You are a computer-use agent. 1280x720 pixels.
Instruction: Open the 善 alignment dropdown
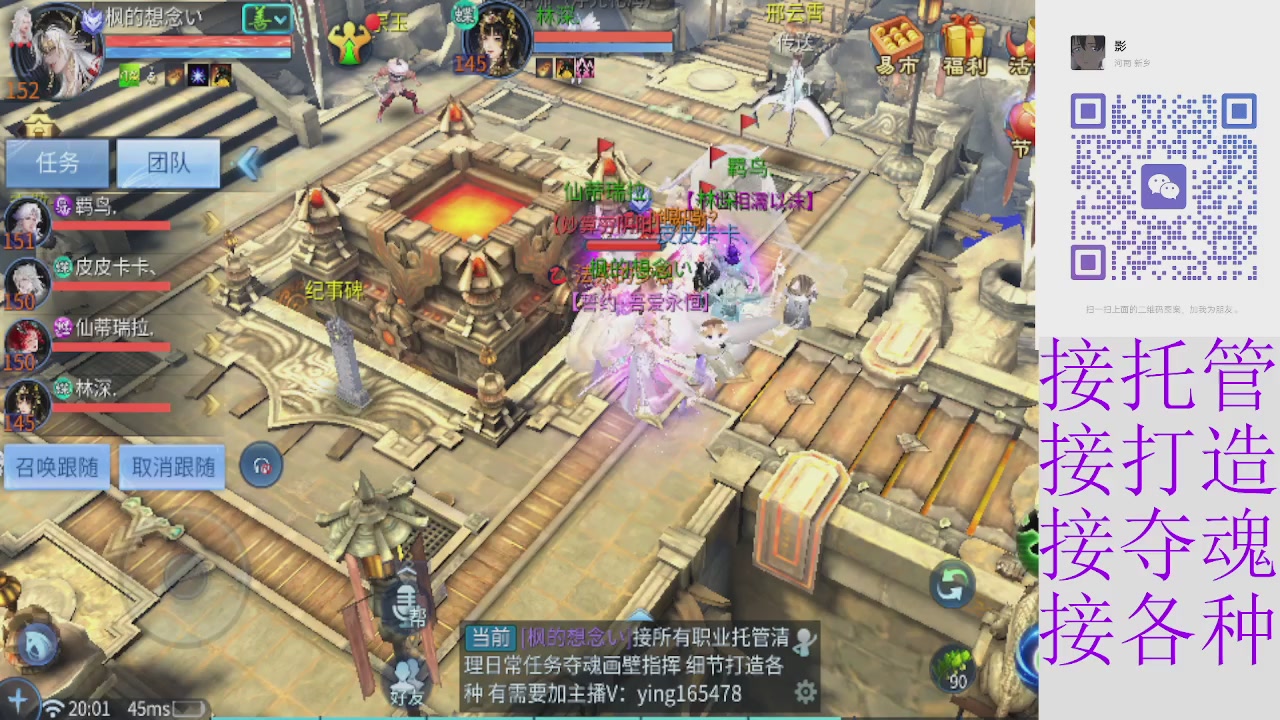[265, 18]
